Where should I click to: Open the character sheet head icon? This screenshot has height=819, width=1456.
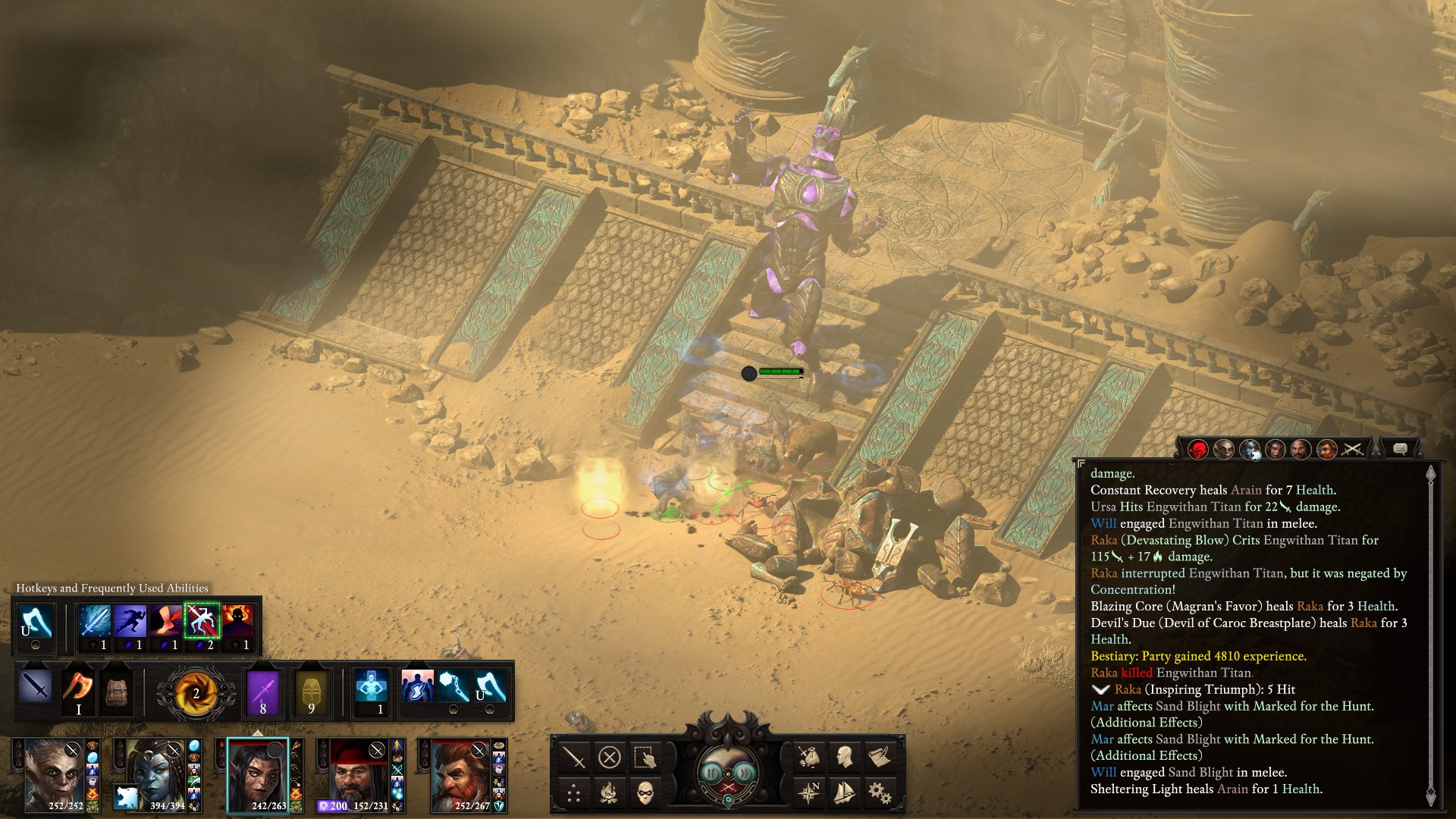(844, 756)
